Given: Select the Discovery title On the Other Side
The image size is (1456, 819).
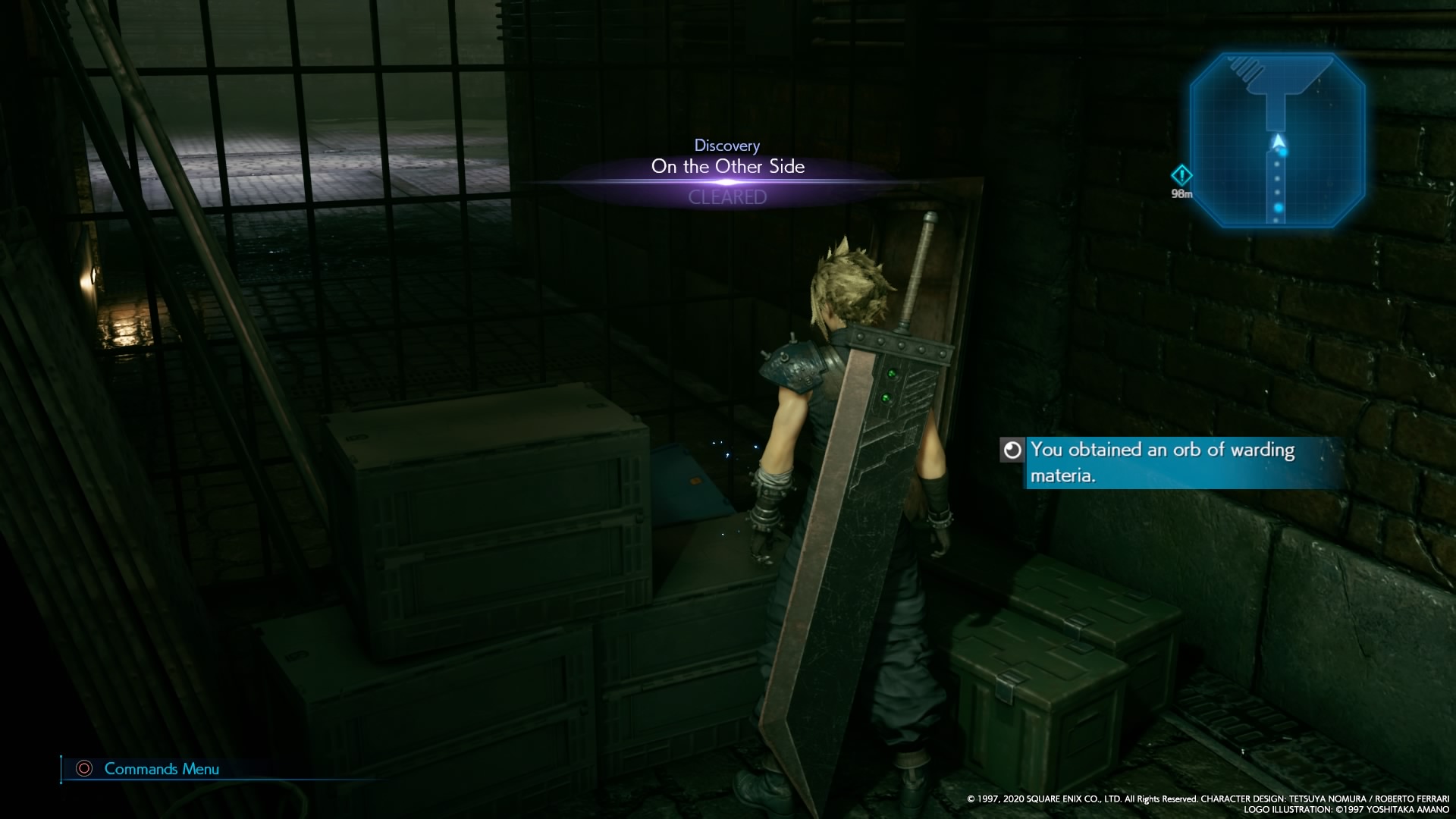Looking at the screenshot, I should point(728,167).
